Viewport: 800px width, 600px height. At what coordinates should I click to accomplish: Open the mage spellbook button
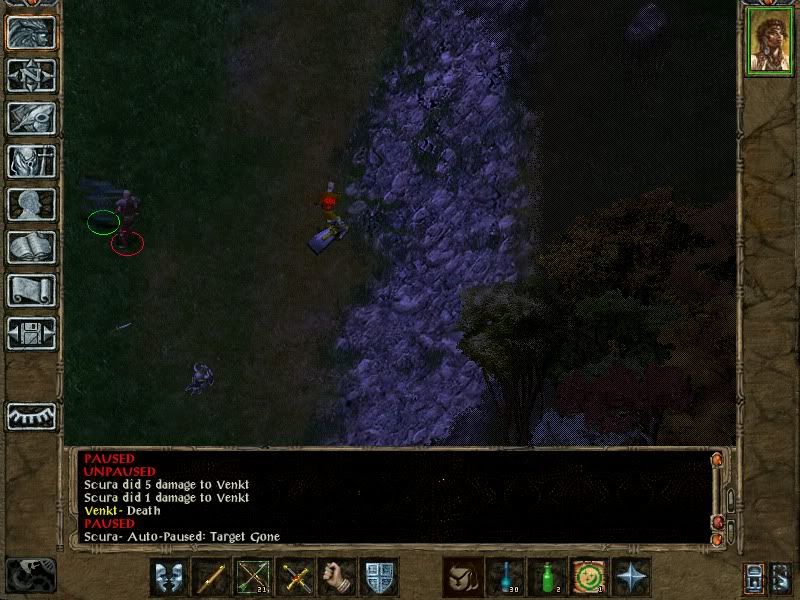click(32, 247)
